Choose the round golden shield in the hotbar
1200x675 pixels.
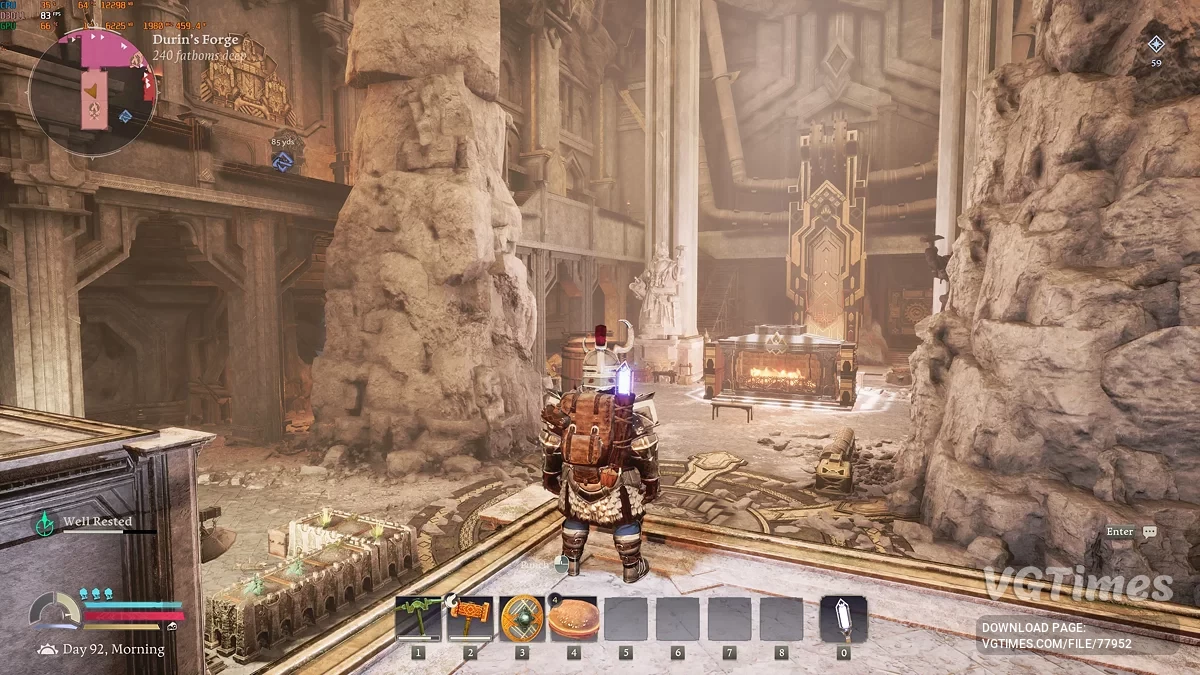pos(522,619)
